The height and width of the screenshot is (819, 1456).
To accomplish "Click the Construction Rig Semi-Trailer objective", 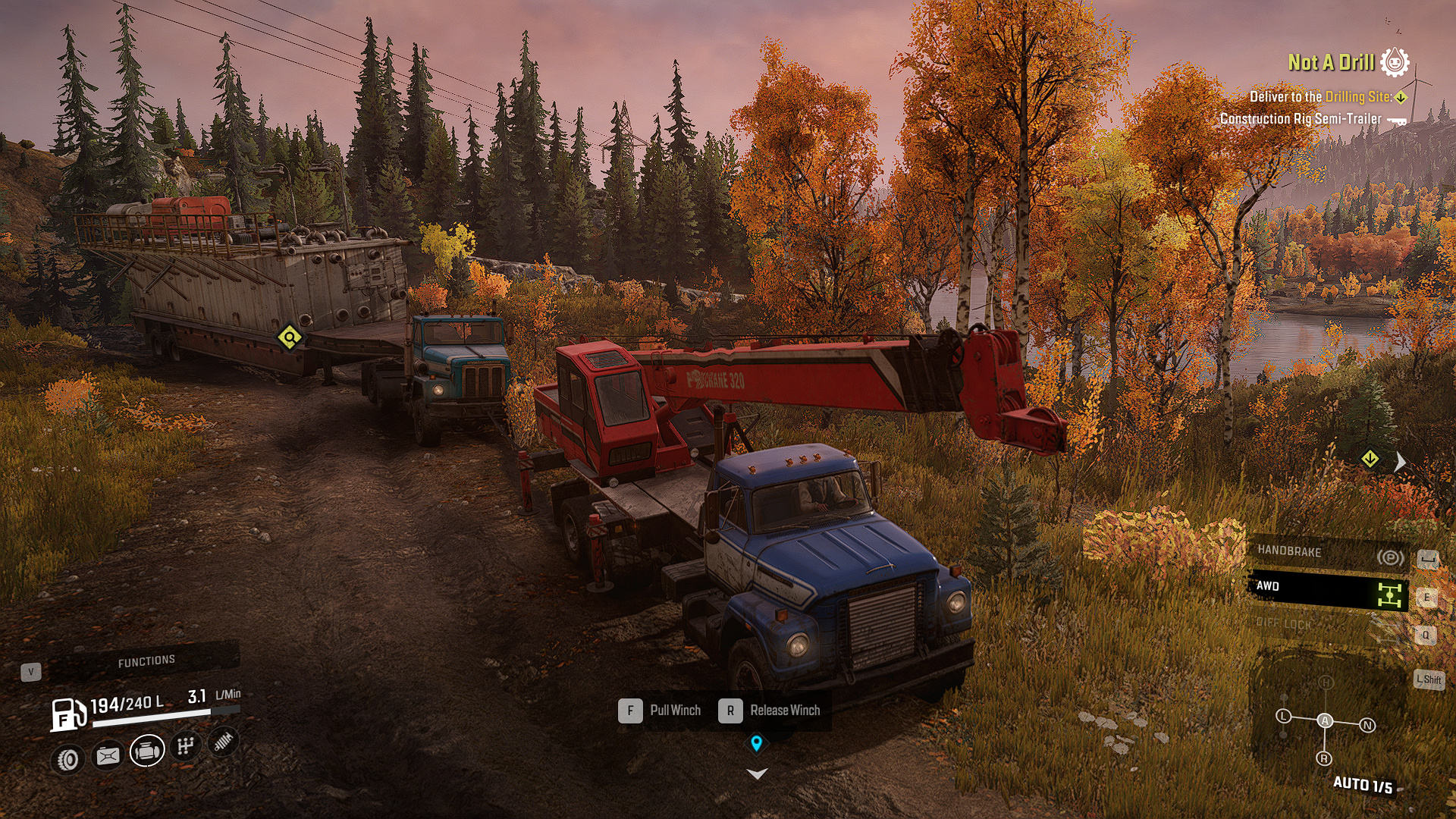I will pyautogui.click(x=1301, y=119).
